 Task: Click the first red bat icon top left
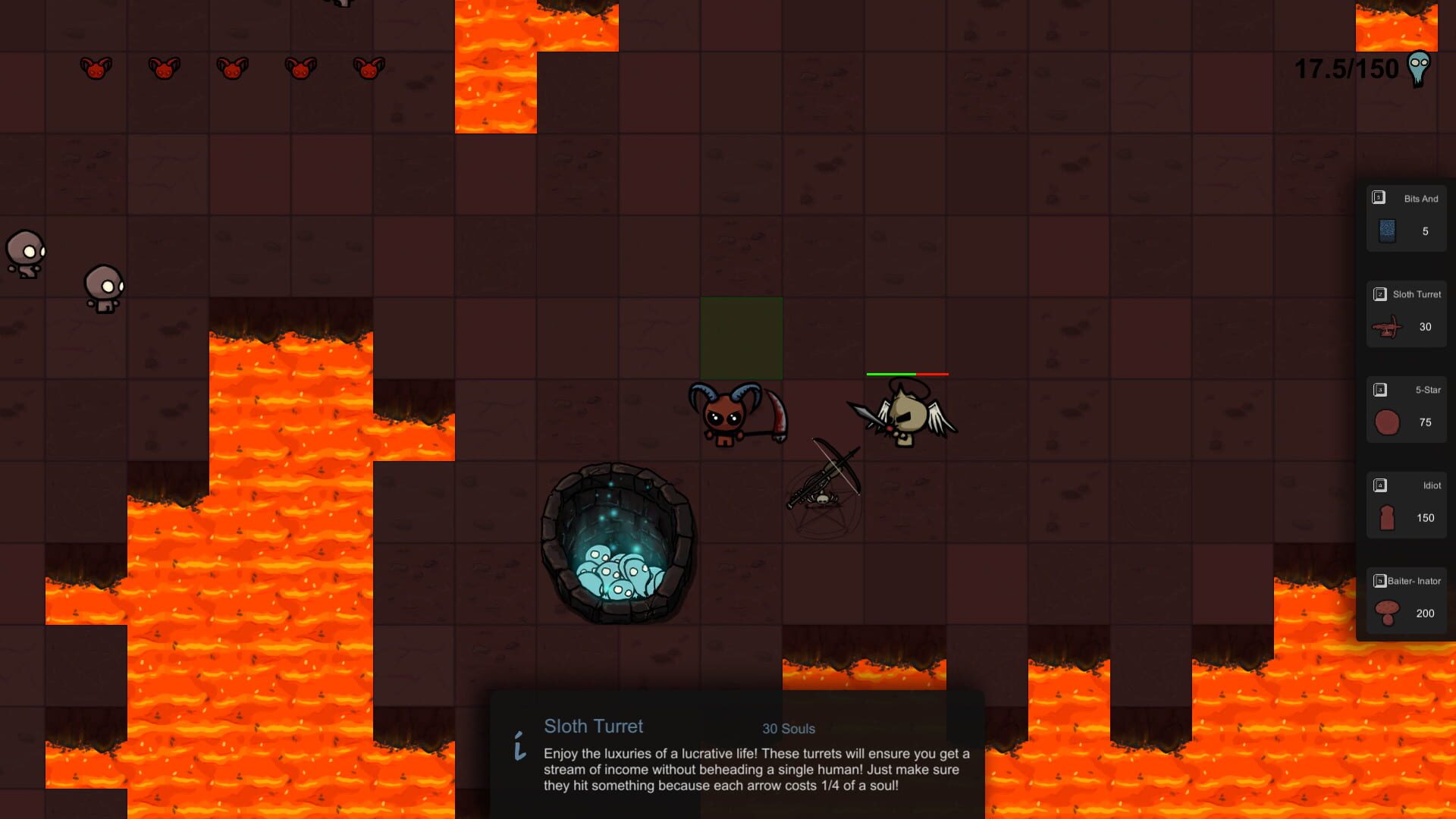(x=95, y=68)
